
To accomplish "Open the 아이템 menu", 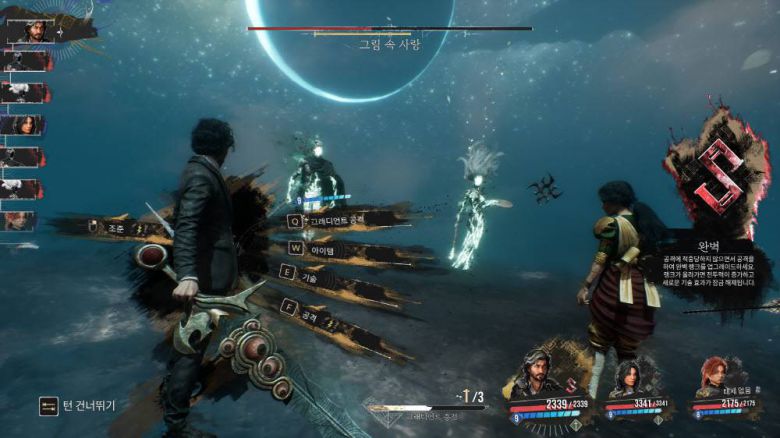I will point(322,248).
